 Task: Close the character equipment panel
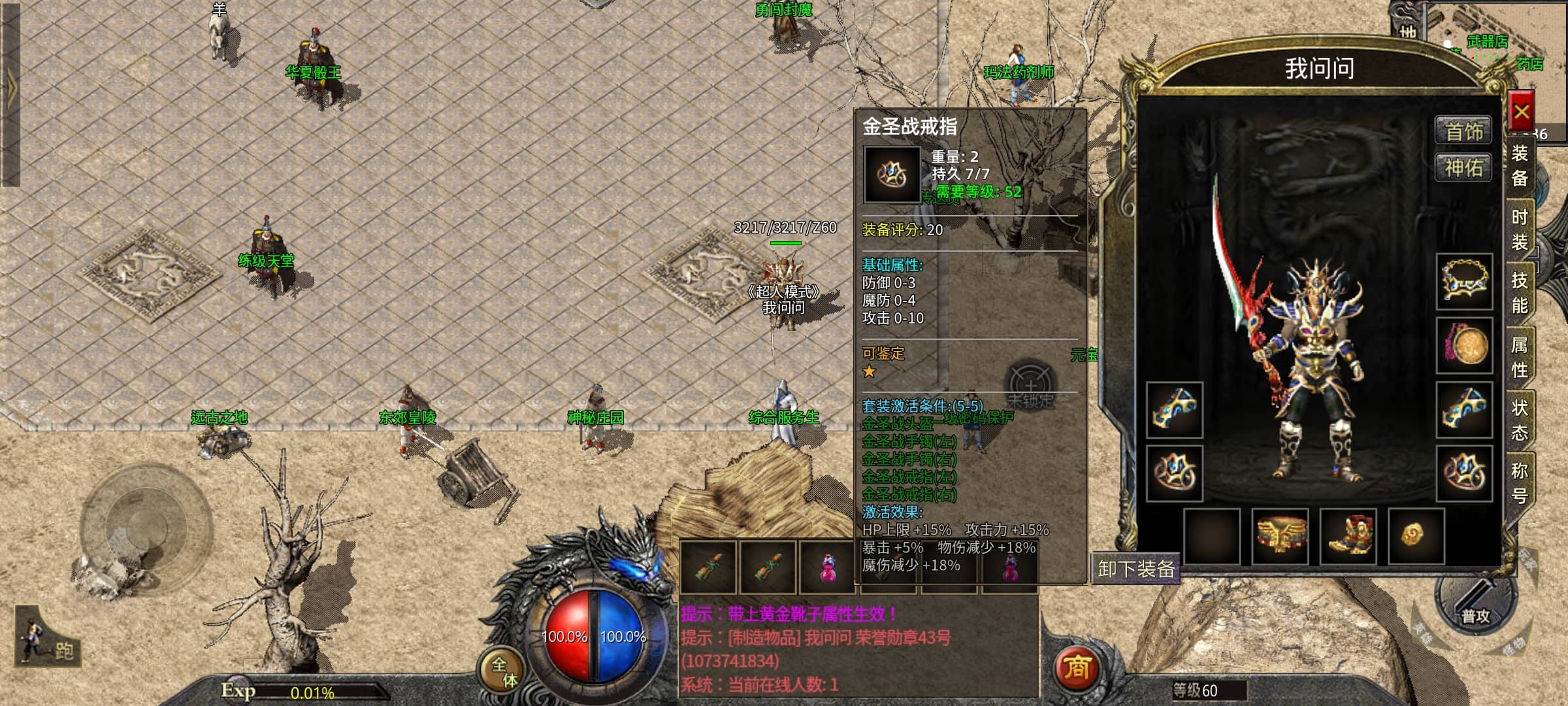tap(1522, 112)
